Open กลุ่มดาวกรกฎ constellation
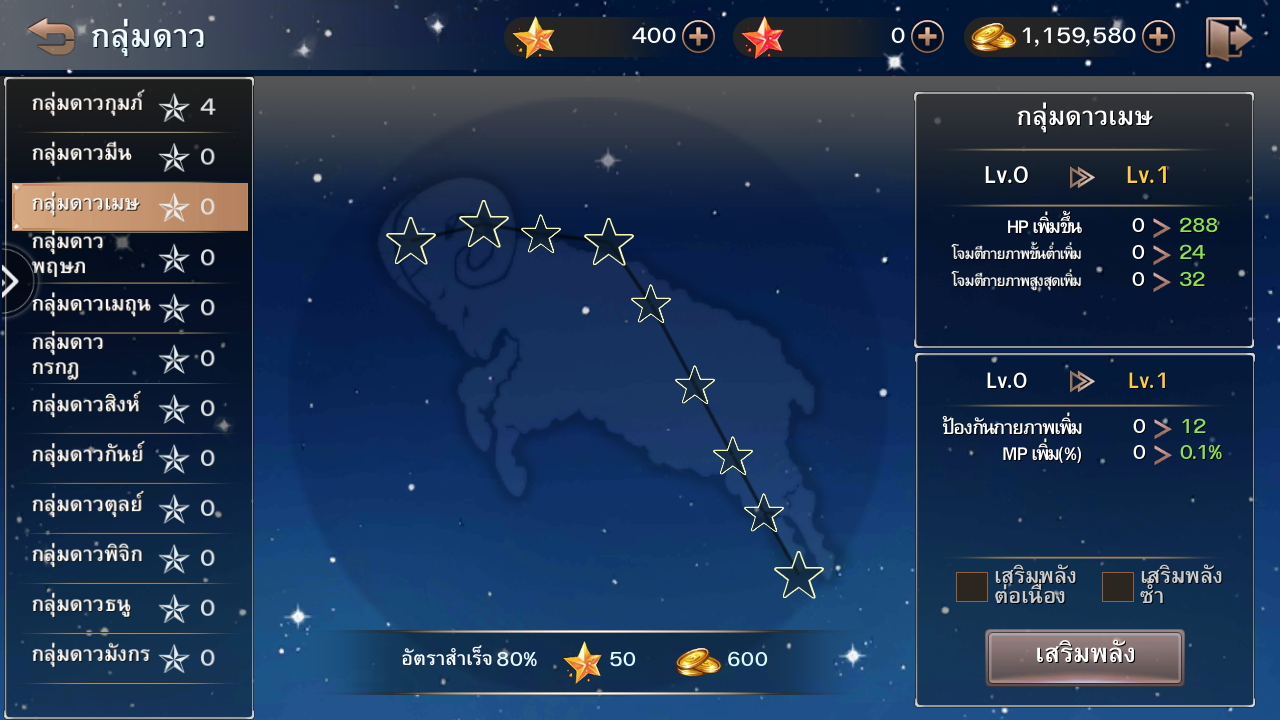This screenshot has height=720, width=1280. [129, 357]
